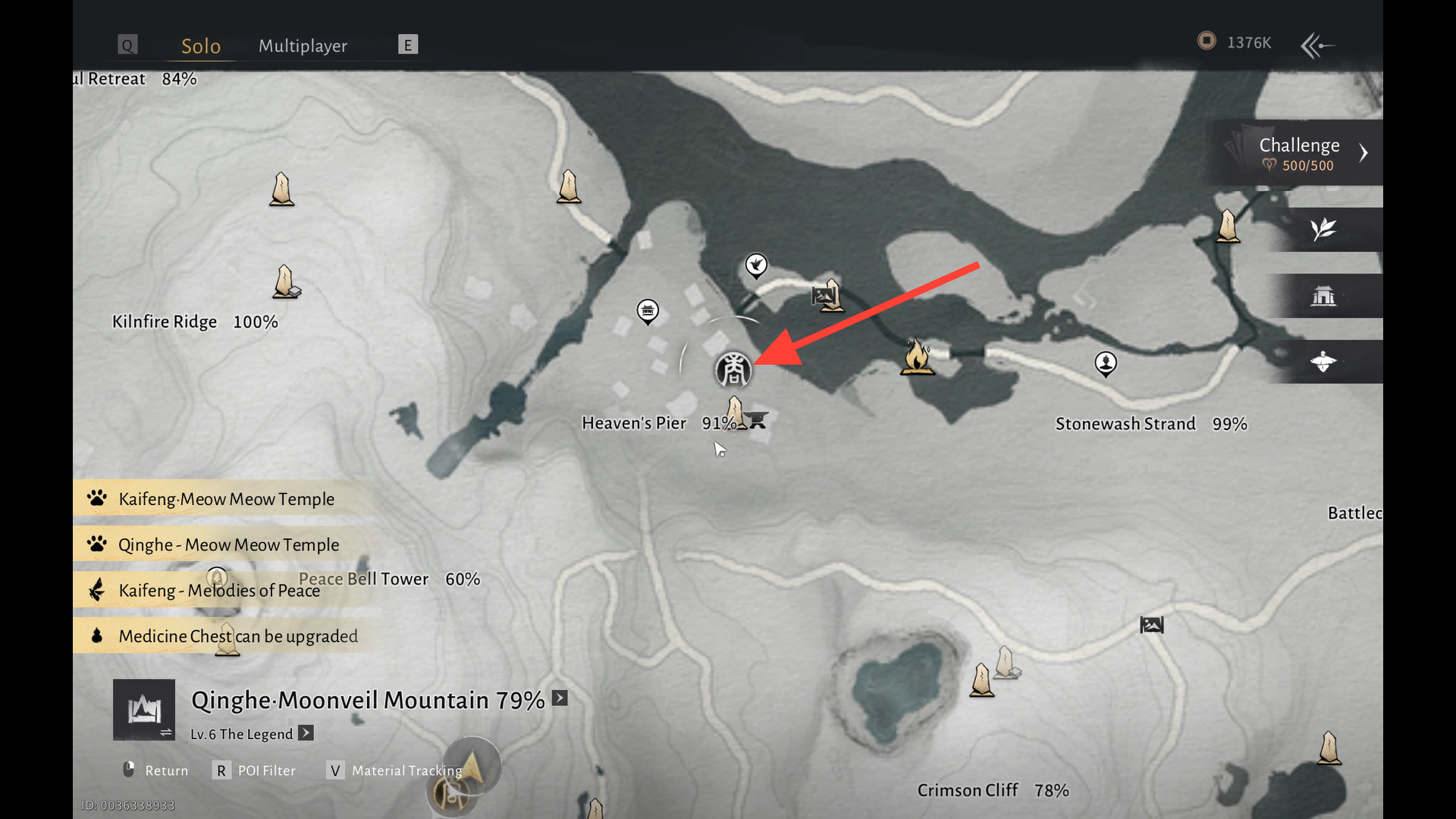
Task: Open the Lv.6 The Legend details
Action: coord(306,733)
